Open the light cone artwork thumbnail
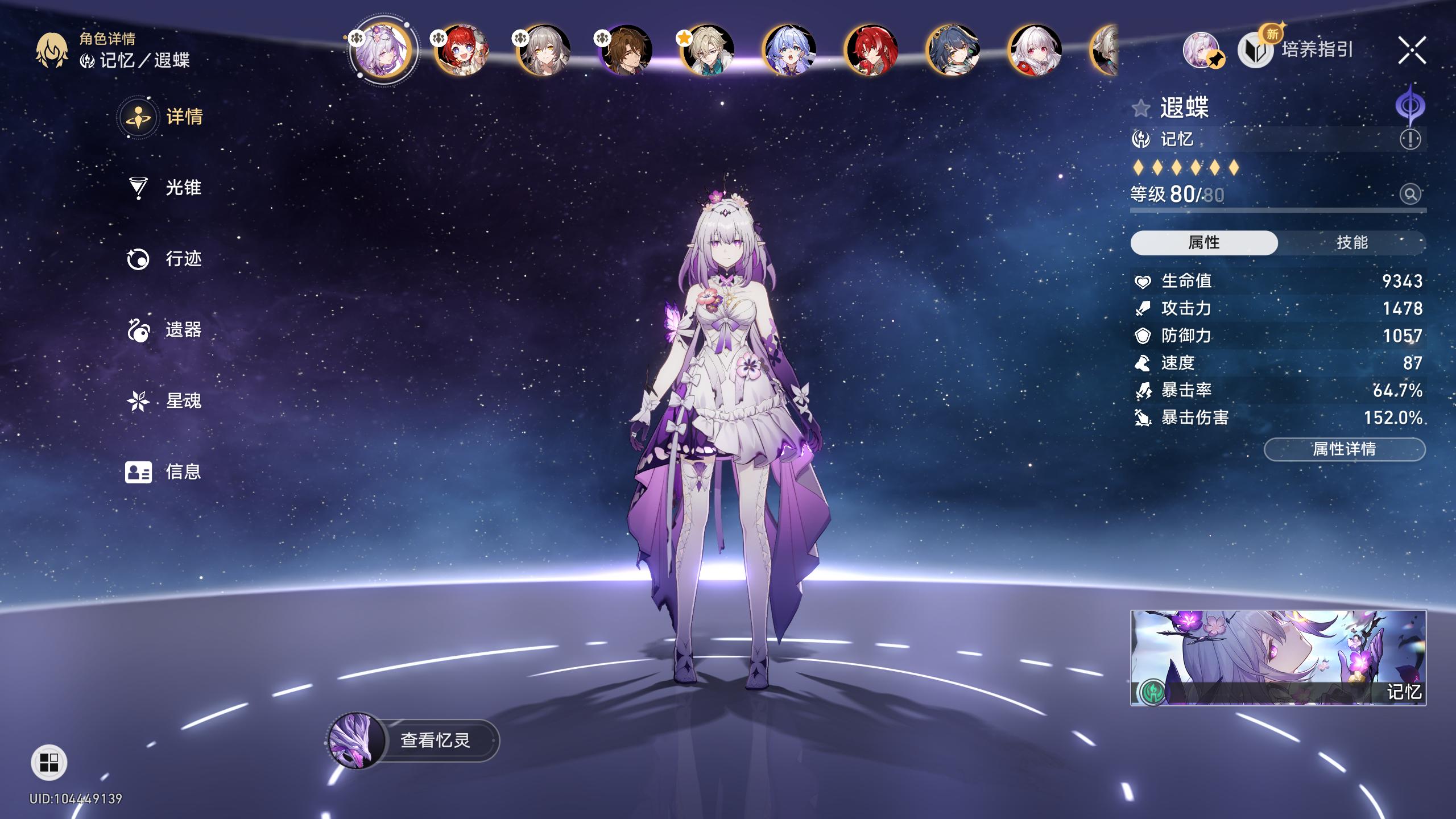Screen dimensions: 1456x819 pyautogui.click(x=1277, y=657)
